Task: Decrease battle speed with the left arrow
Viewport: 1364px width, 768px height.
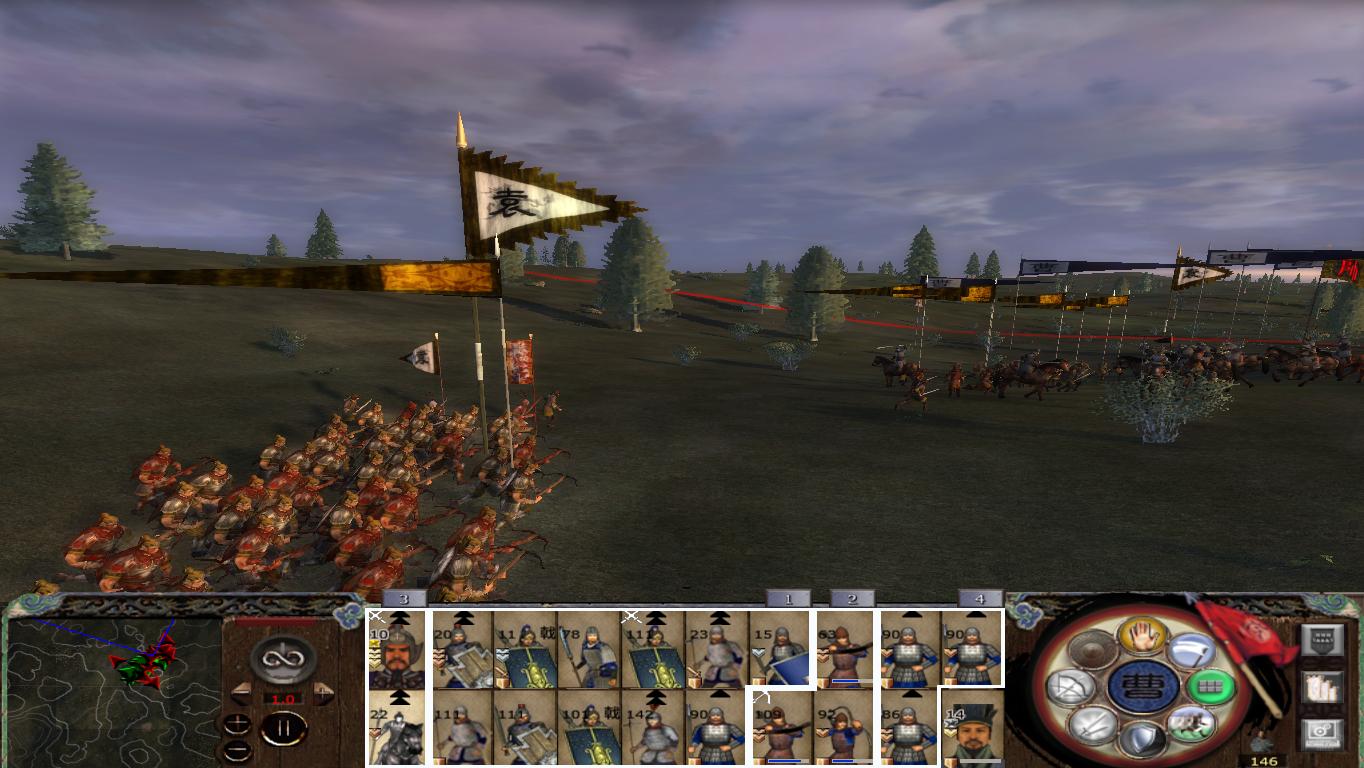Action: click(241, 693)
